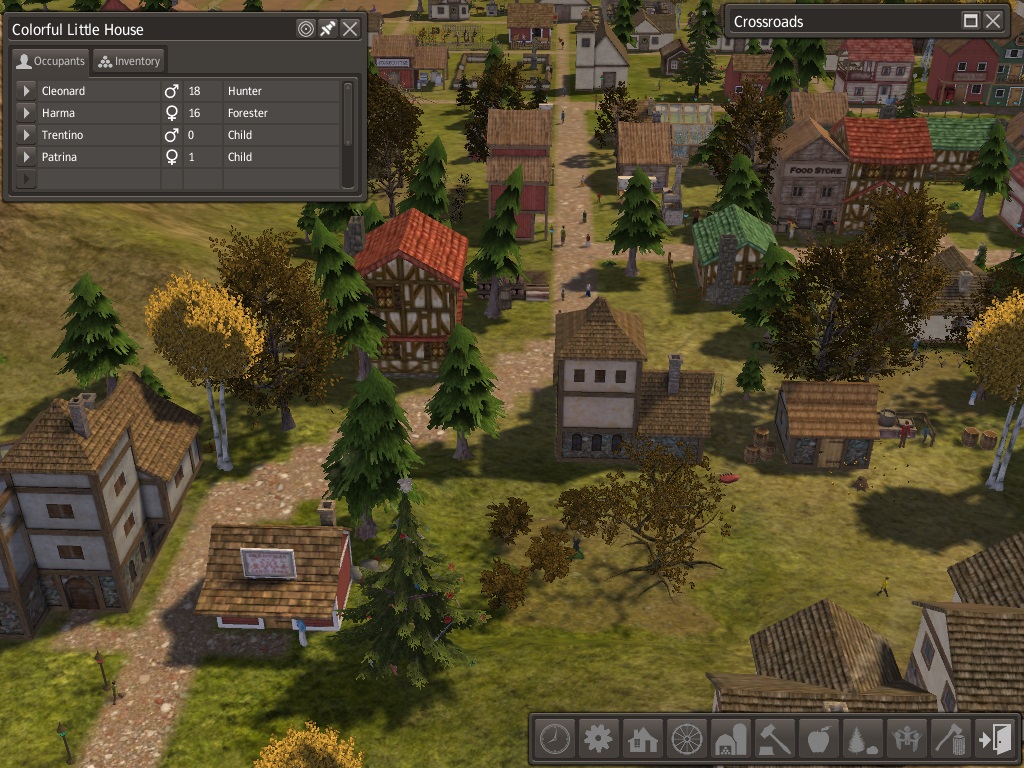
Task: Pin the Colorful Little House window
Action: (x=328, y=29)
